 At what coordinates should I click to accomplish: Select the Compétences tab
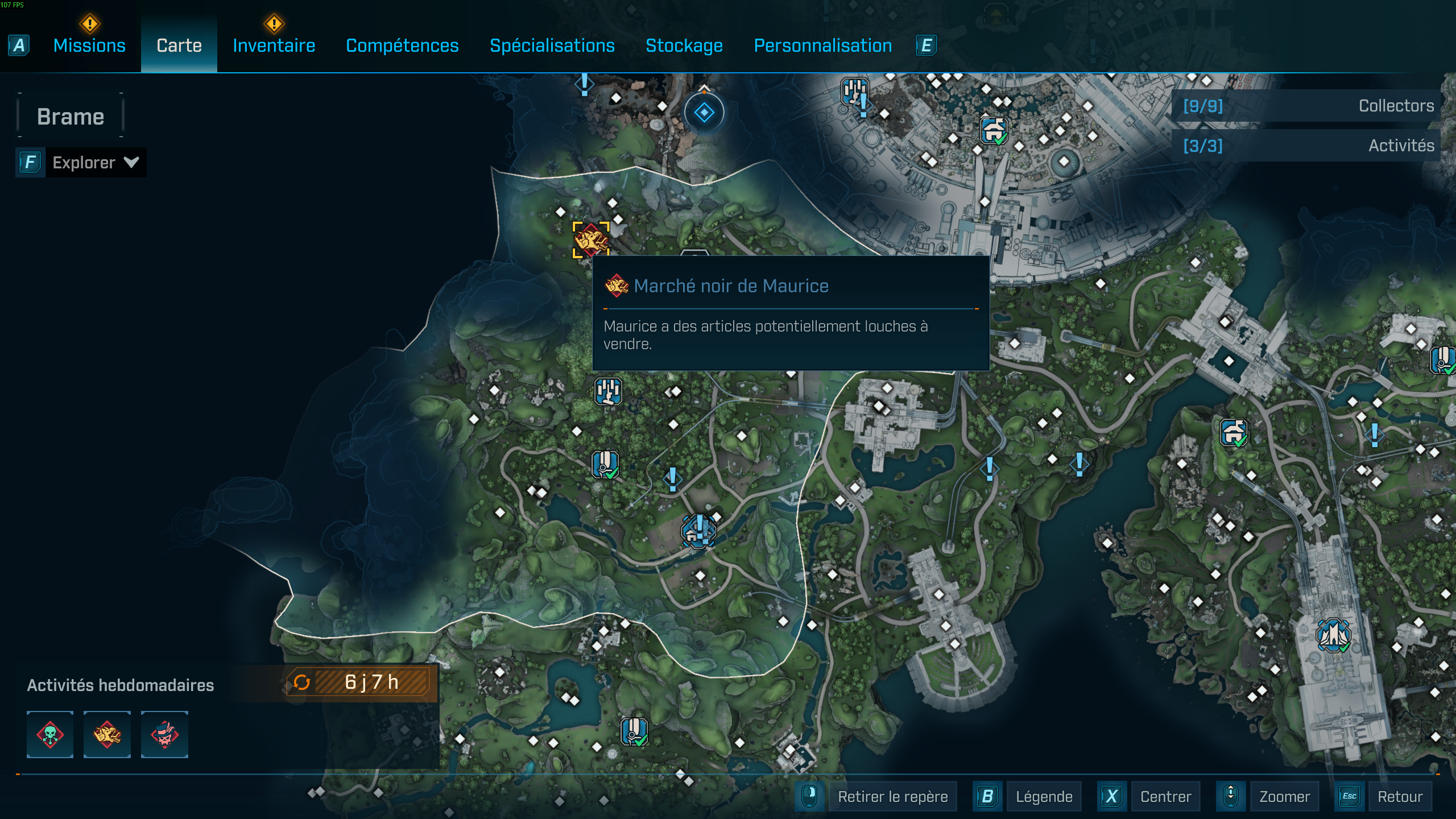pos(402,45)
